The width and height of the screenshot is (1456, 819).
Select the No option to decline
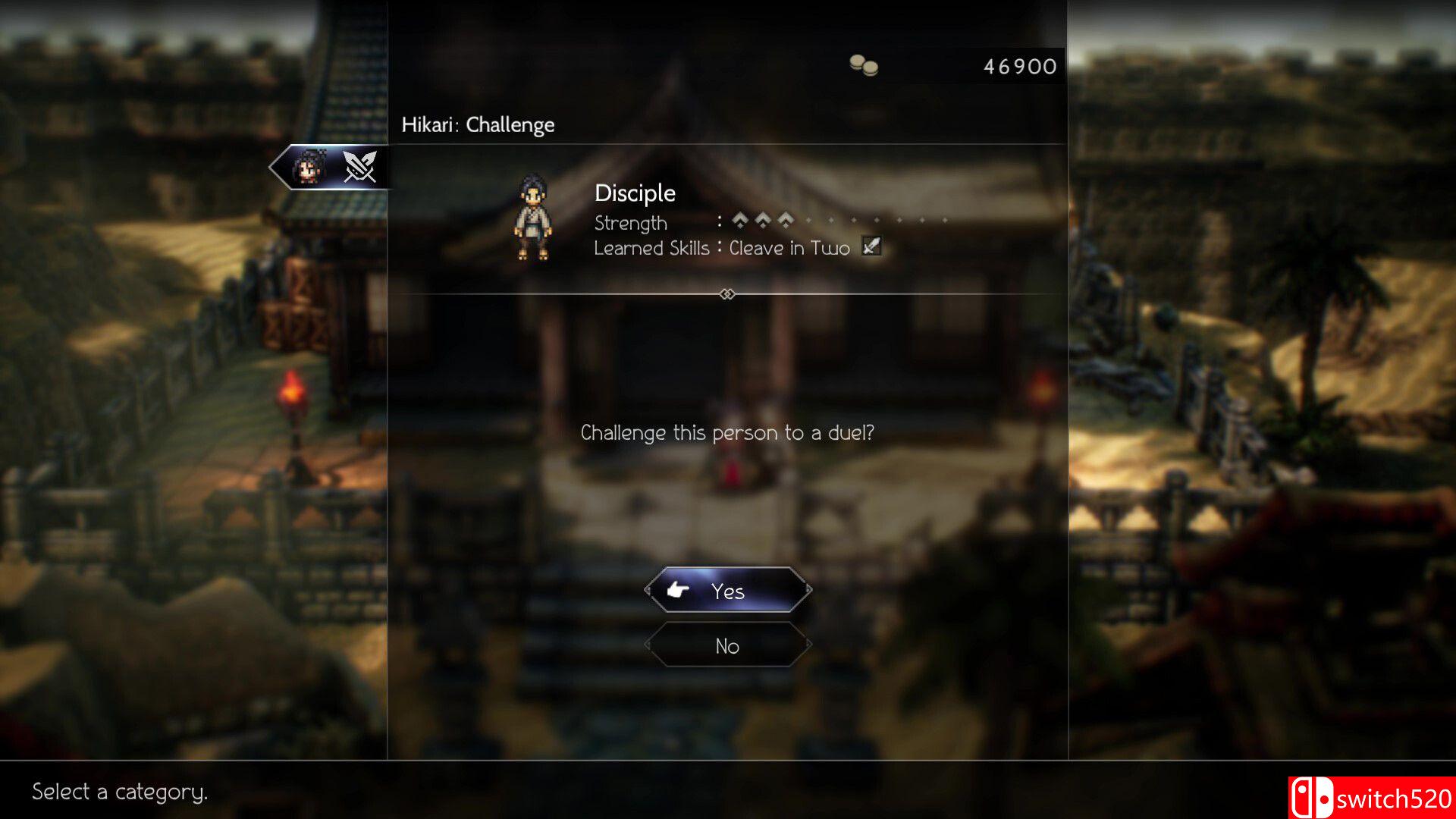[x=726, y=646]
